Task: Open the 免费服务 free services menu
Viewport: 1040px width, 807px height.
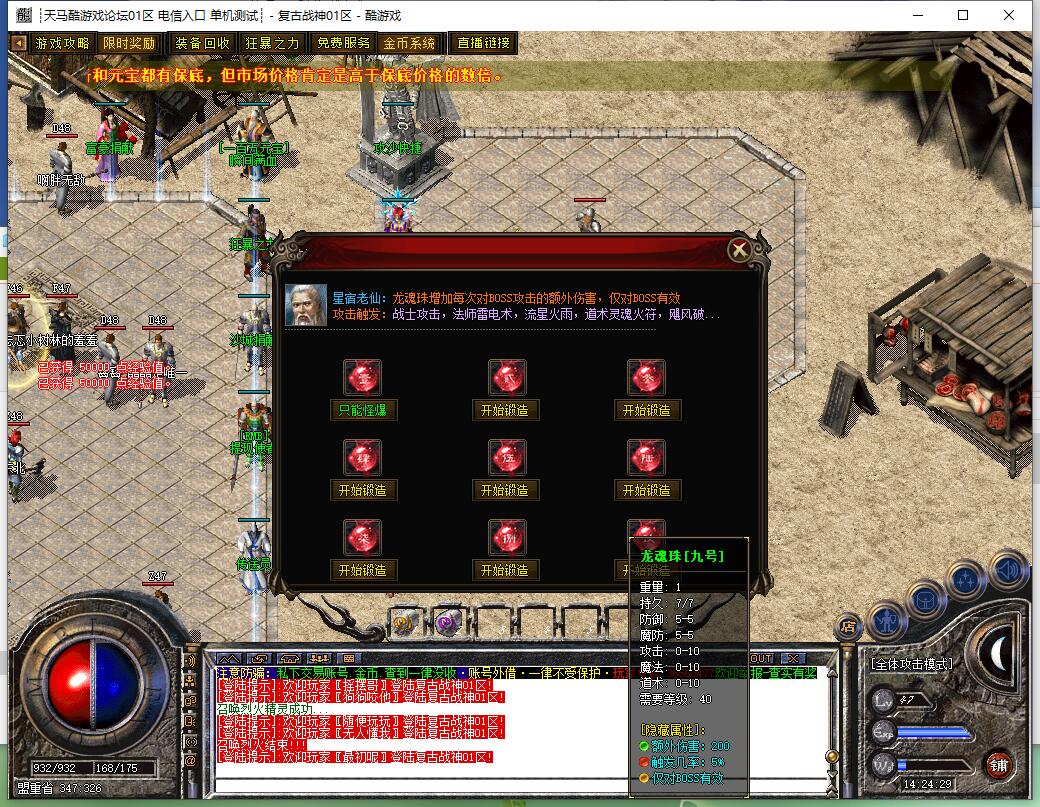Action: (343, 43)
